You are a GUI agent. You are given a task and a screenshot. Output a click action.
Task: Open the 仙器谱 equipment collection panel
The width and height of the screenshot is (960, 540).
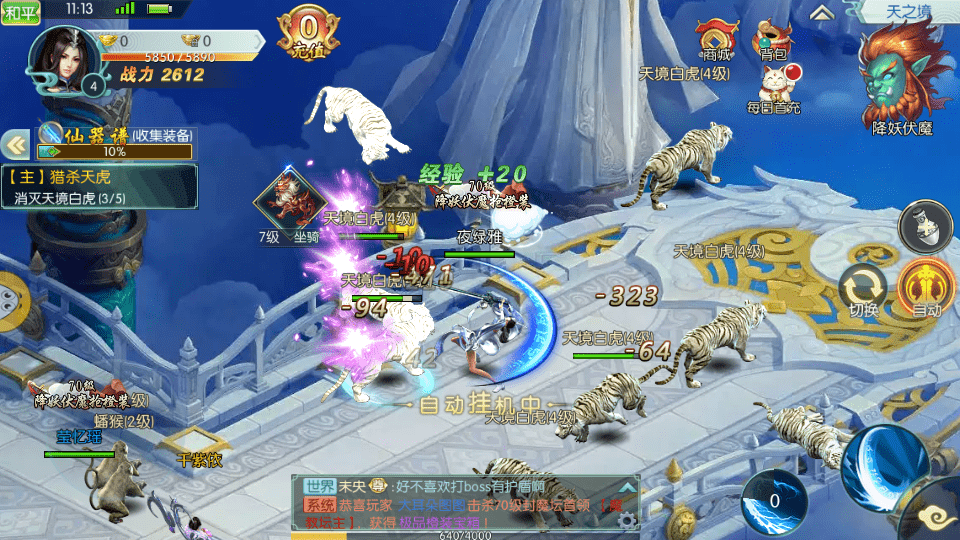(x=115, y=143)
